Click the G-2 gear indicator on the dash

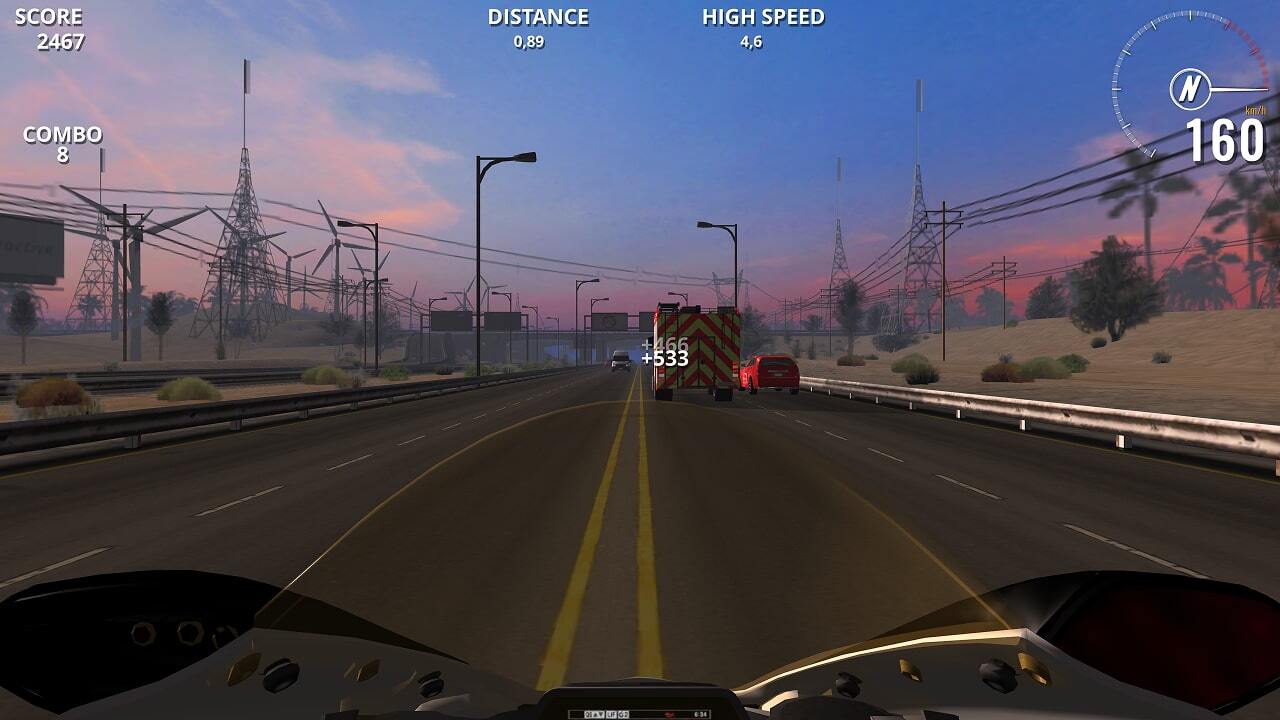coord(623,713)
